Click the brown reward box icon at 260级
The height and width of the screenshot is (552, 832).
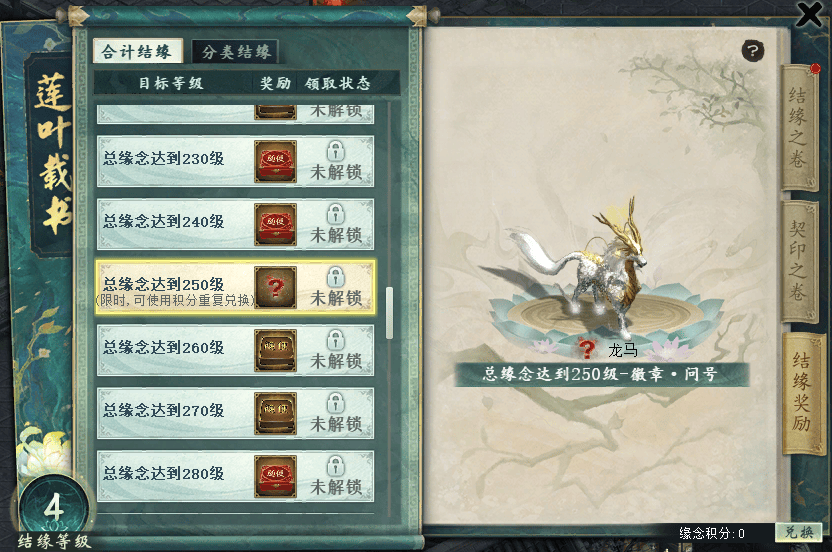275,350
